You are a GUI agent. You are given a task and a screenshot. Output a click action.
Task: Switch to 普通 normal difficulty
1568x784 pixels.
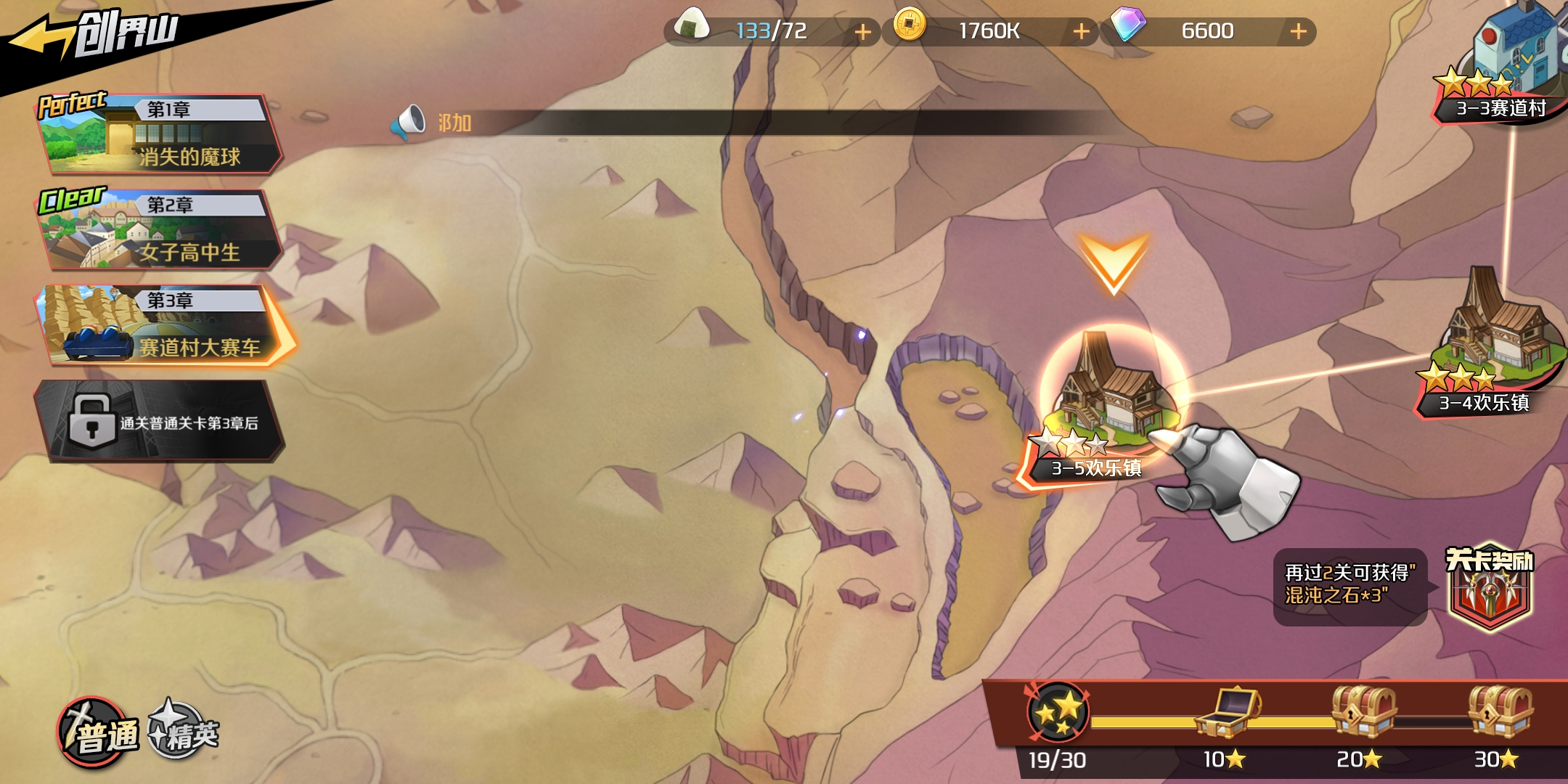(x=99, y=733)
